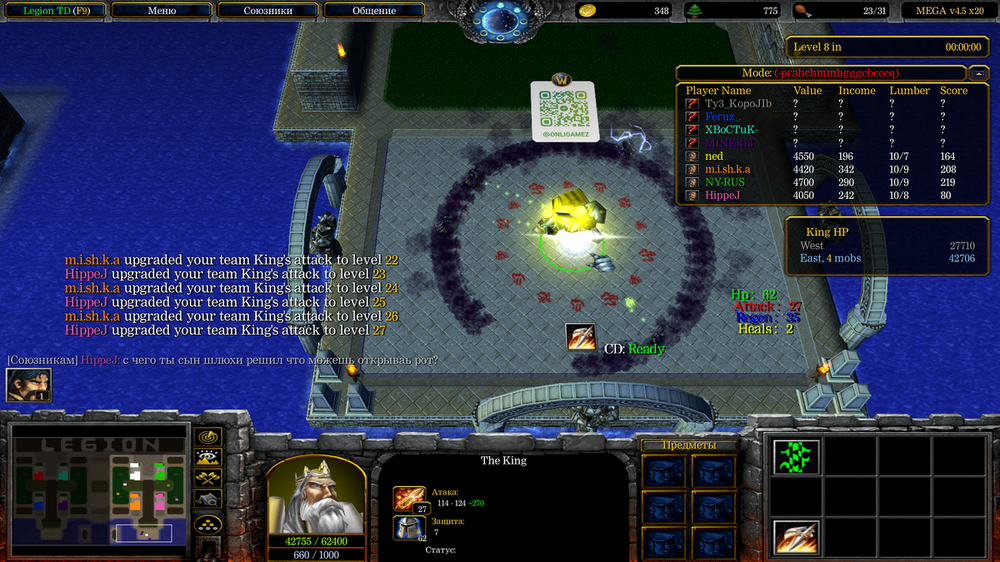Toggle ally color mode crossed-axes button
This screenshot has height=562, width=1000.
click(208, 480)
